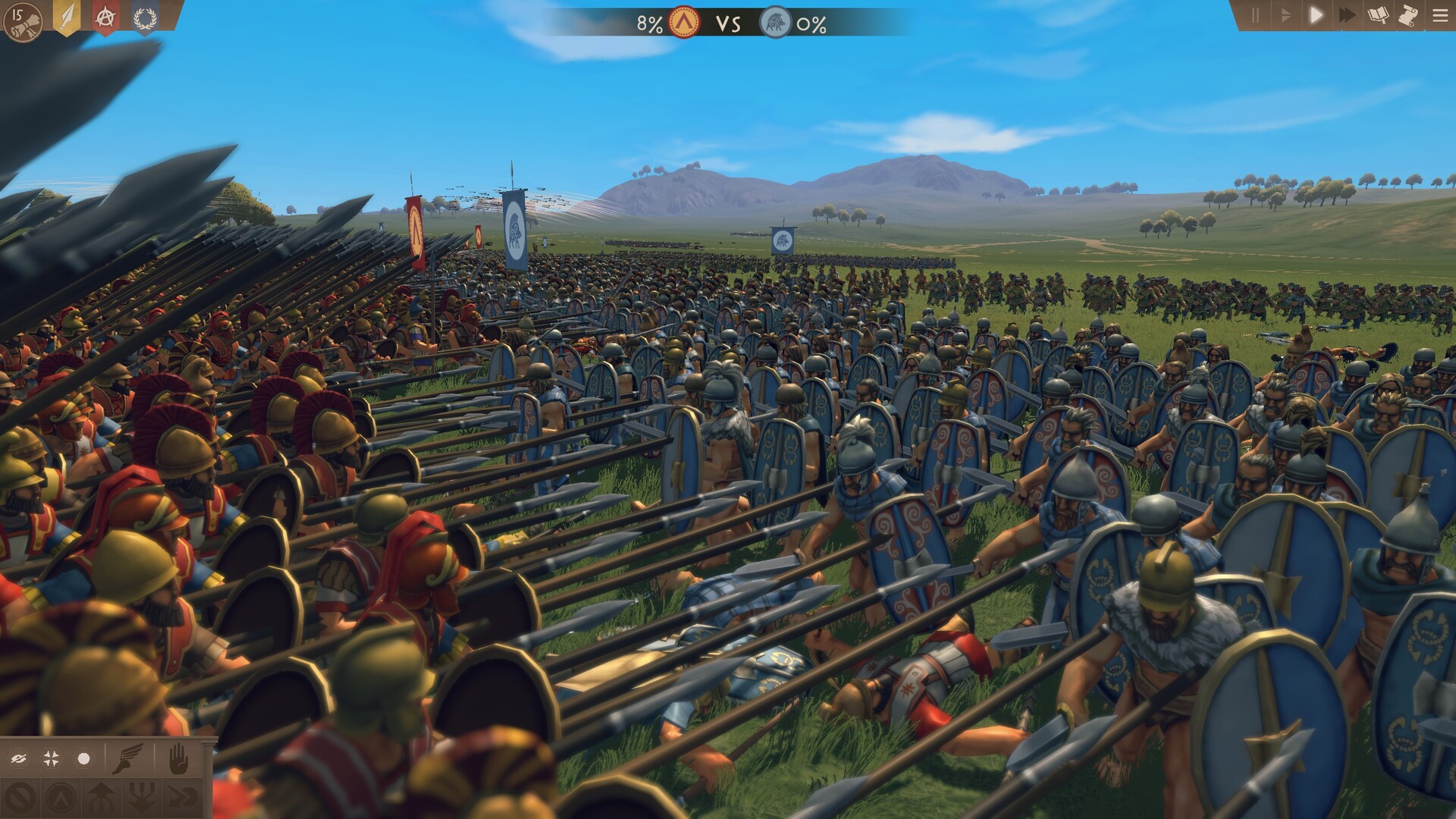Click the double-chevron charge order icon
Screen dimensions: 1456x819
pyautogui.click(x=182, y=797)
